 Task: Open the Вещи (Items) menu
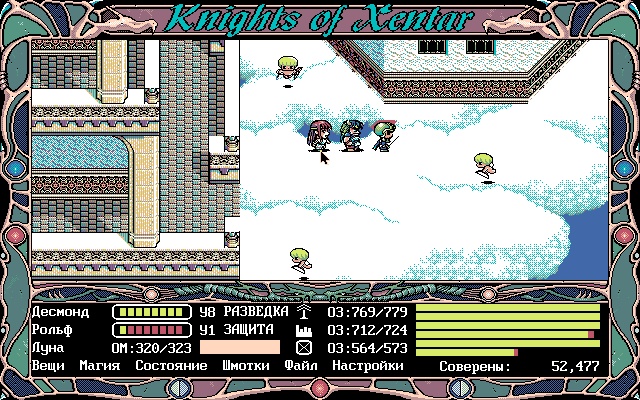pos(48,366)
